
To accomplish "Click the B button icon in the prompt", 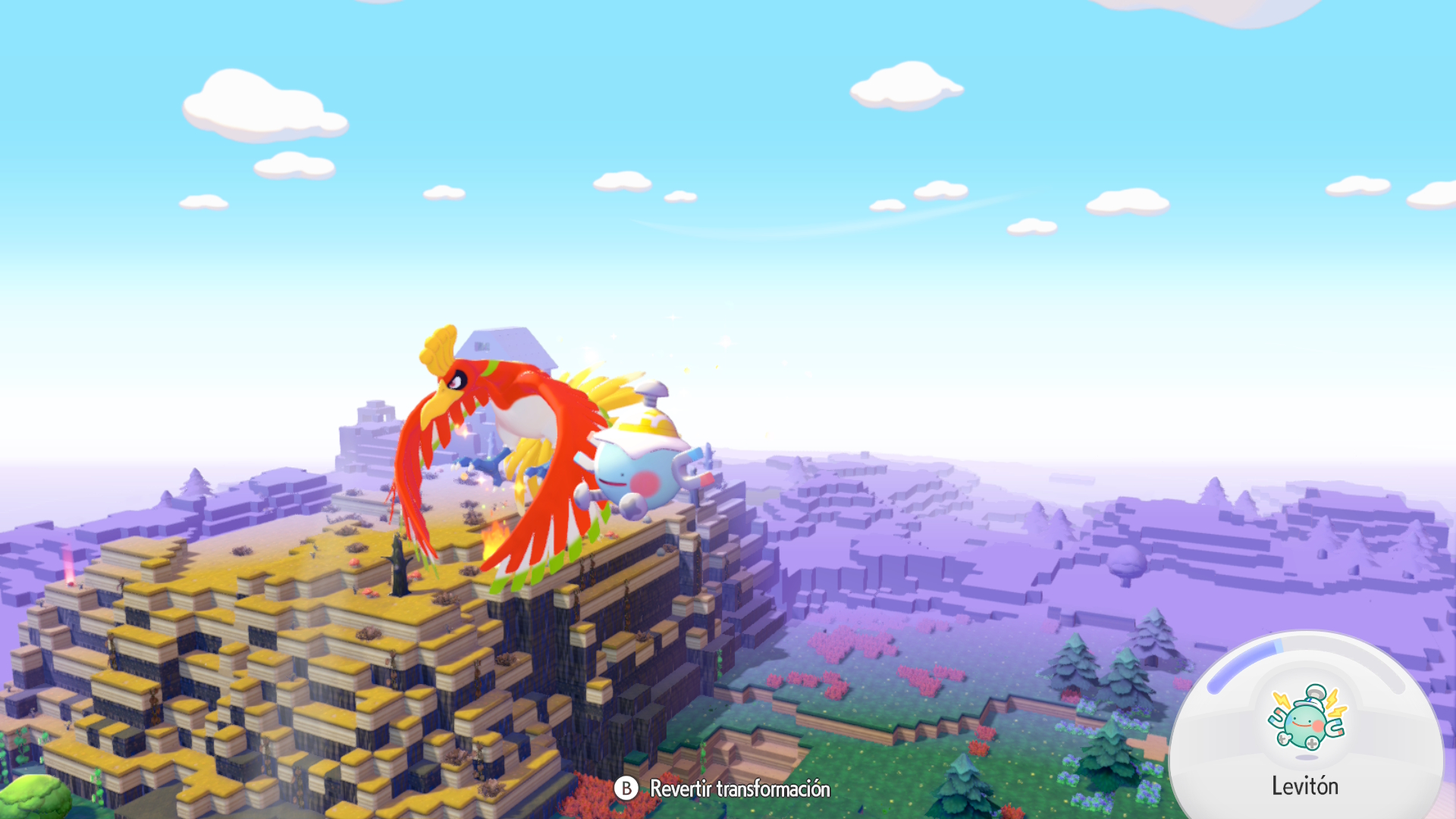I will tap(627, 789).
